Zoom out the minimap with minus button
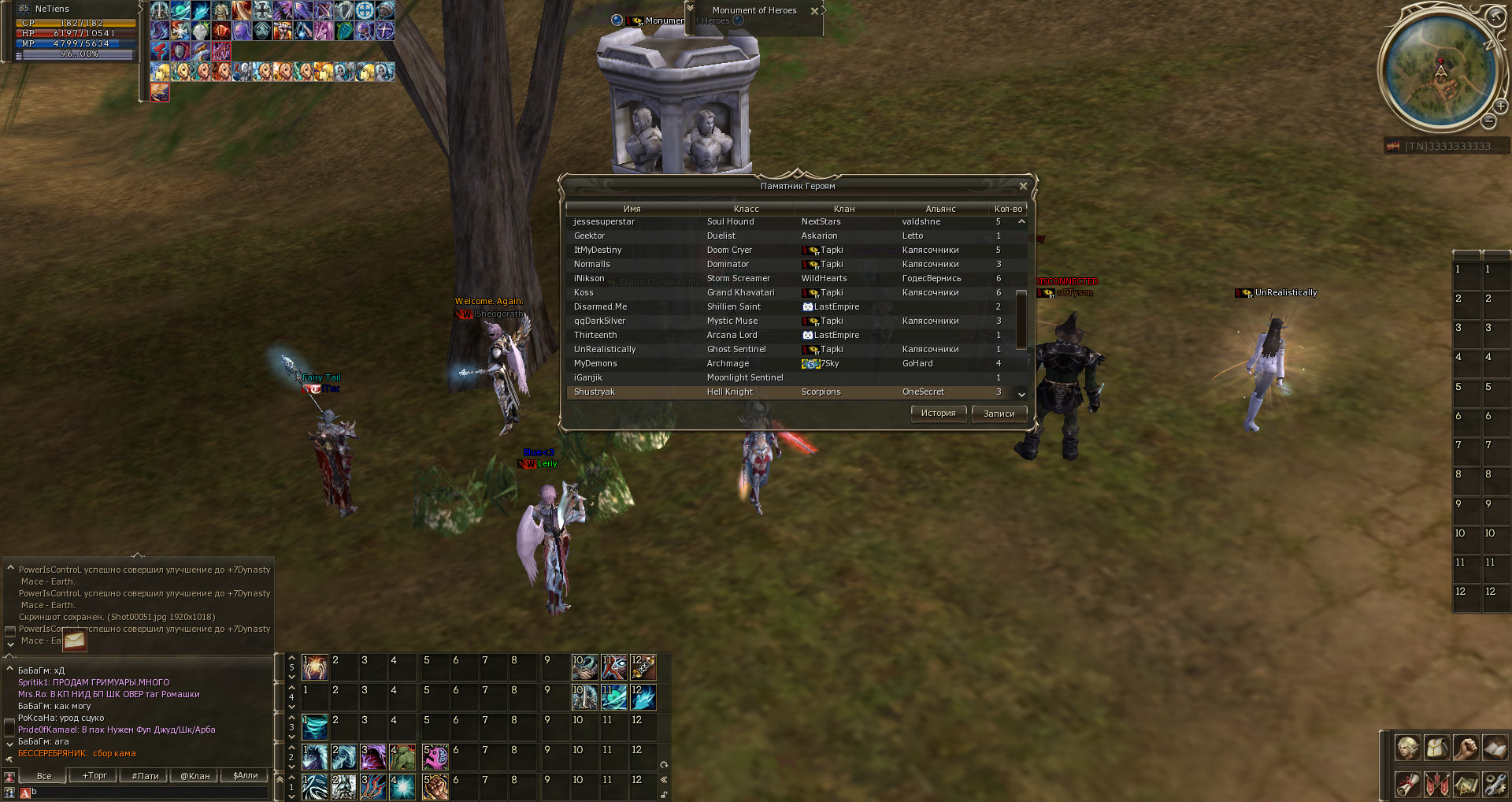This screenshot has height=802, width=1512. pos(1488,121)
